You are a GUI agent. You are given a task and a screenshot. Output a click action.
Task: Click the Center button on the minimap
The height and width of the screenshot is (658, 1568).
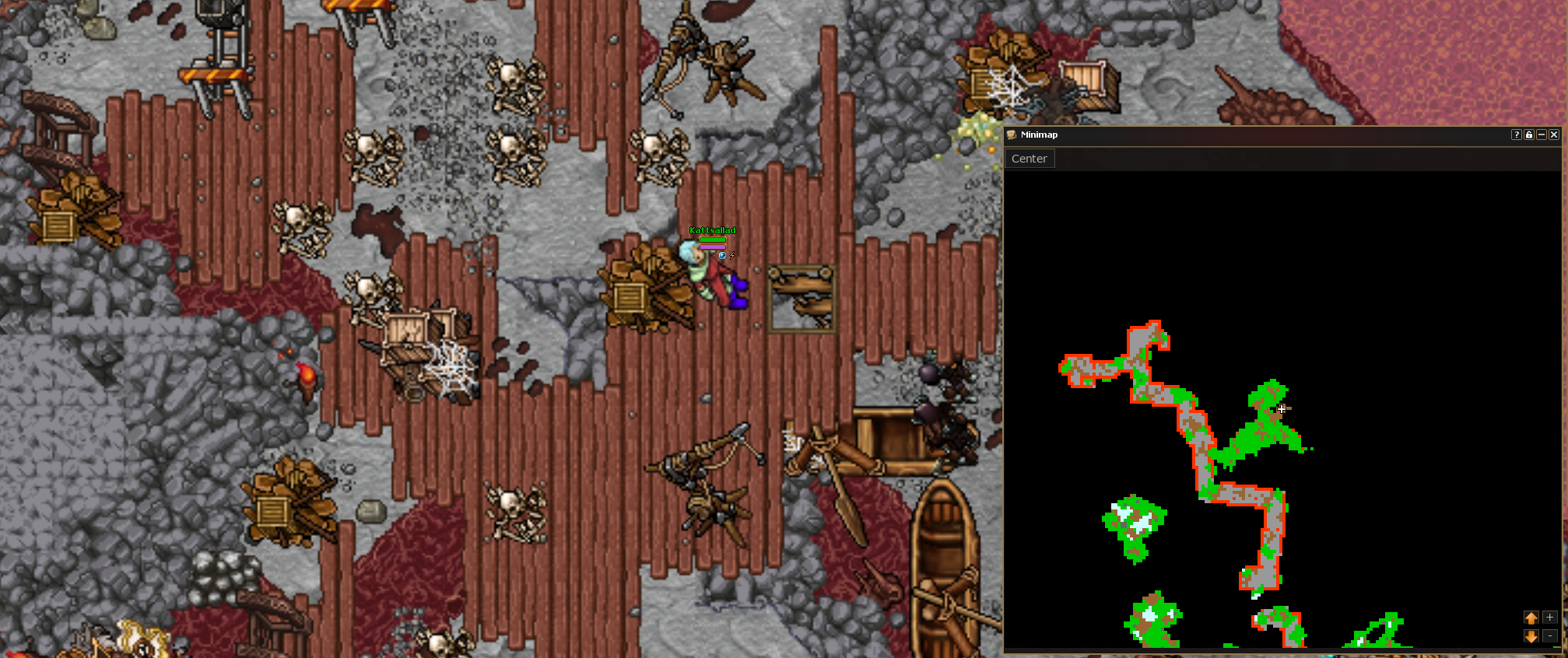(x=1029, y=159)
